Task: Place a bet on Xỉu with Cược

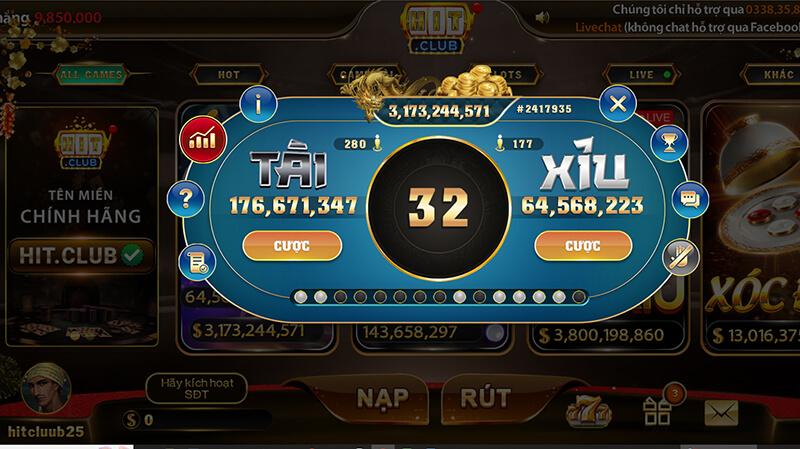Action: click(581, 245)
